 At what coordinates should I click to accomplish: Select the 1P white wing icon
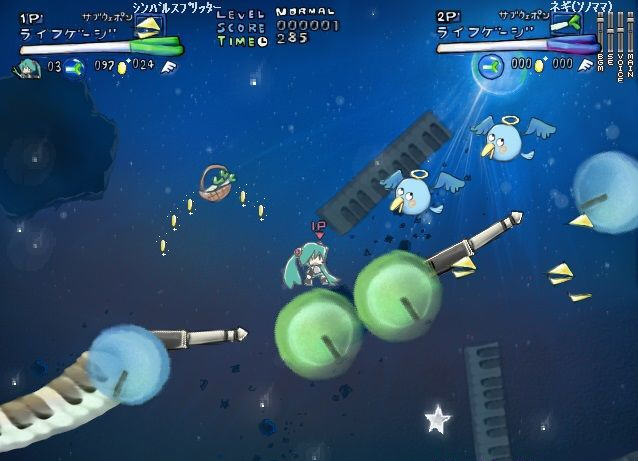[165, 67]
